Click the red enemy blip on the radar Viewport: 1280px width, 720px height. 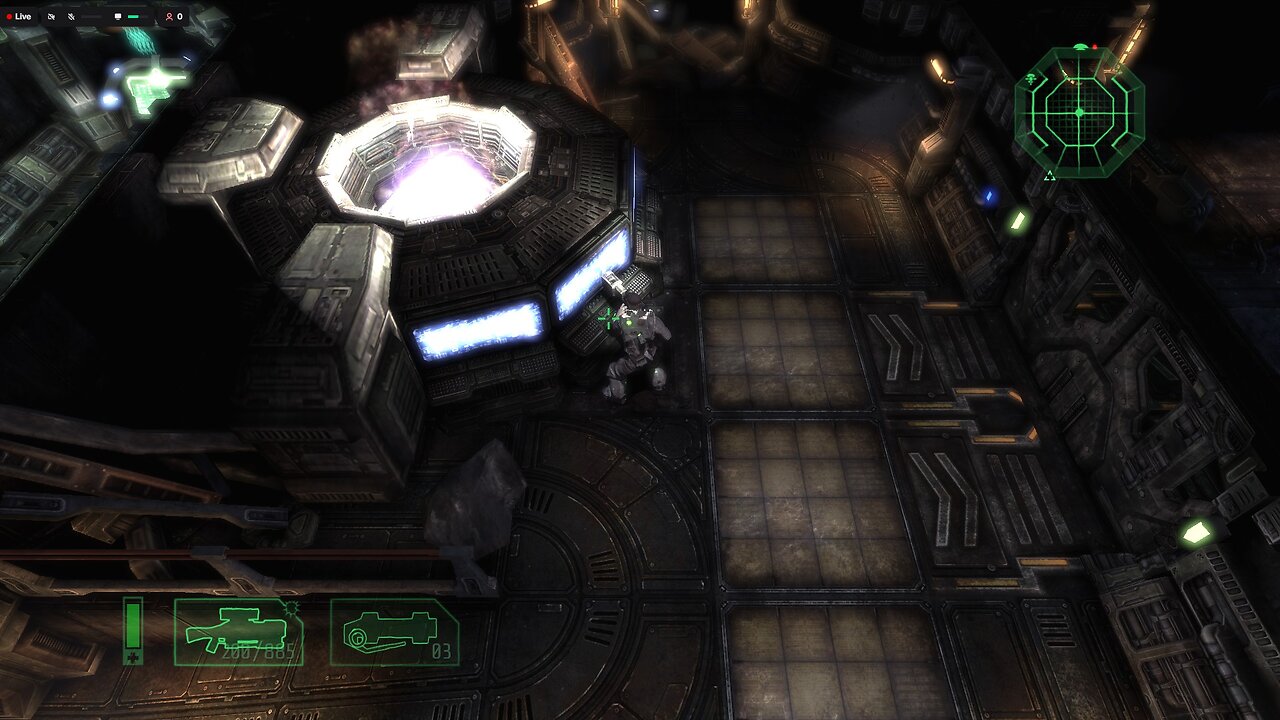(1094, 45)
